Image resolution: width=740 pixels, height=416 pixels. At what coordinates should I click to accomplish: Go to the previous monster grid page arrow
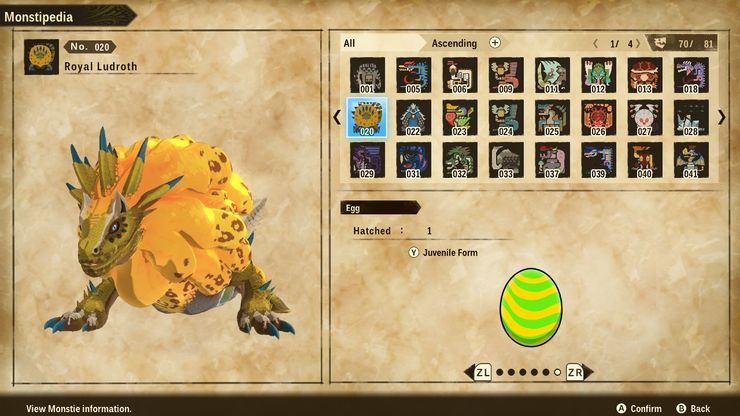coord(337,117)
